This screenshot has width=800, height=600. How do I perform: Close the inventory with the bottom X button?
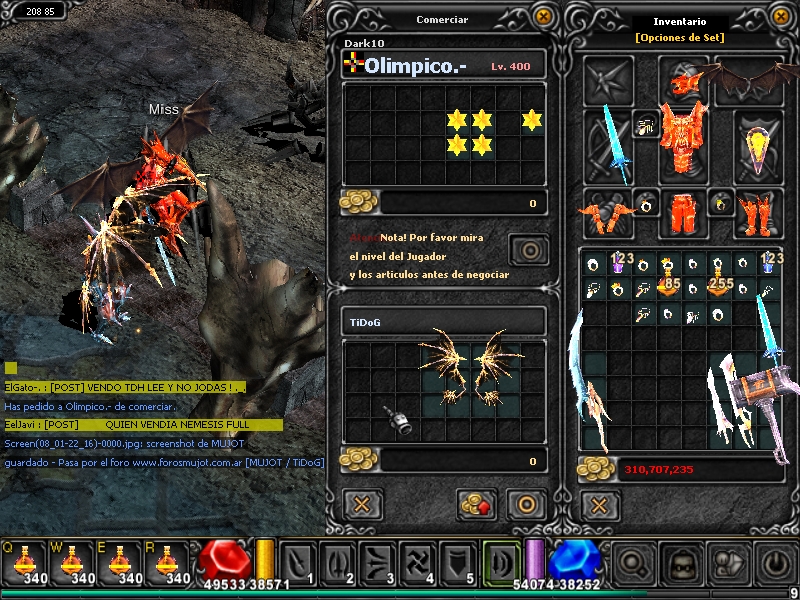coord(600,503)
